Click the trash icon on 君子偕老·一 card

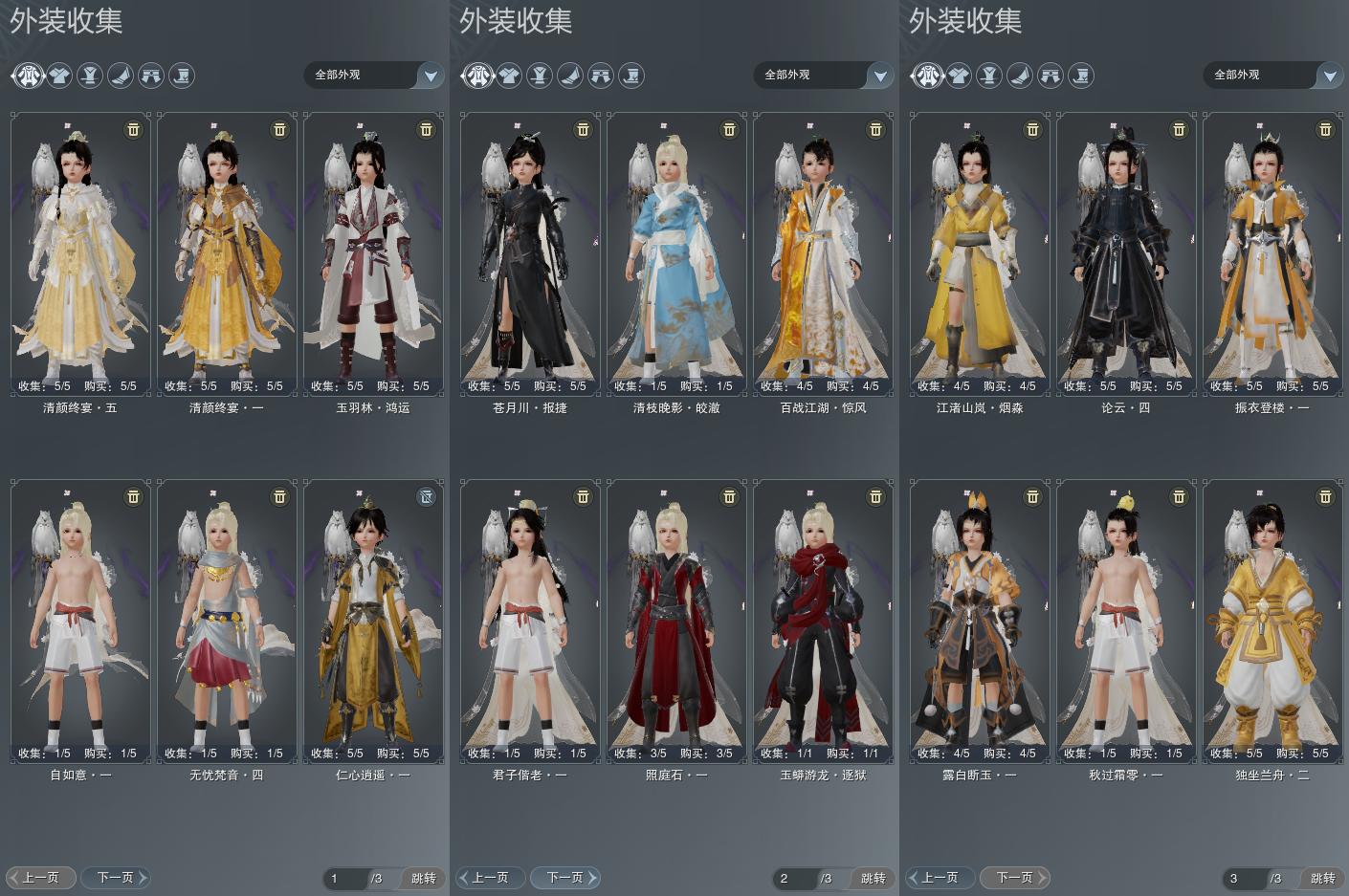tap(583, 496)
